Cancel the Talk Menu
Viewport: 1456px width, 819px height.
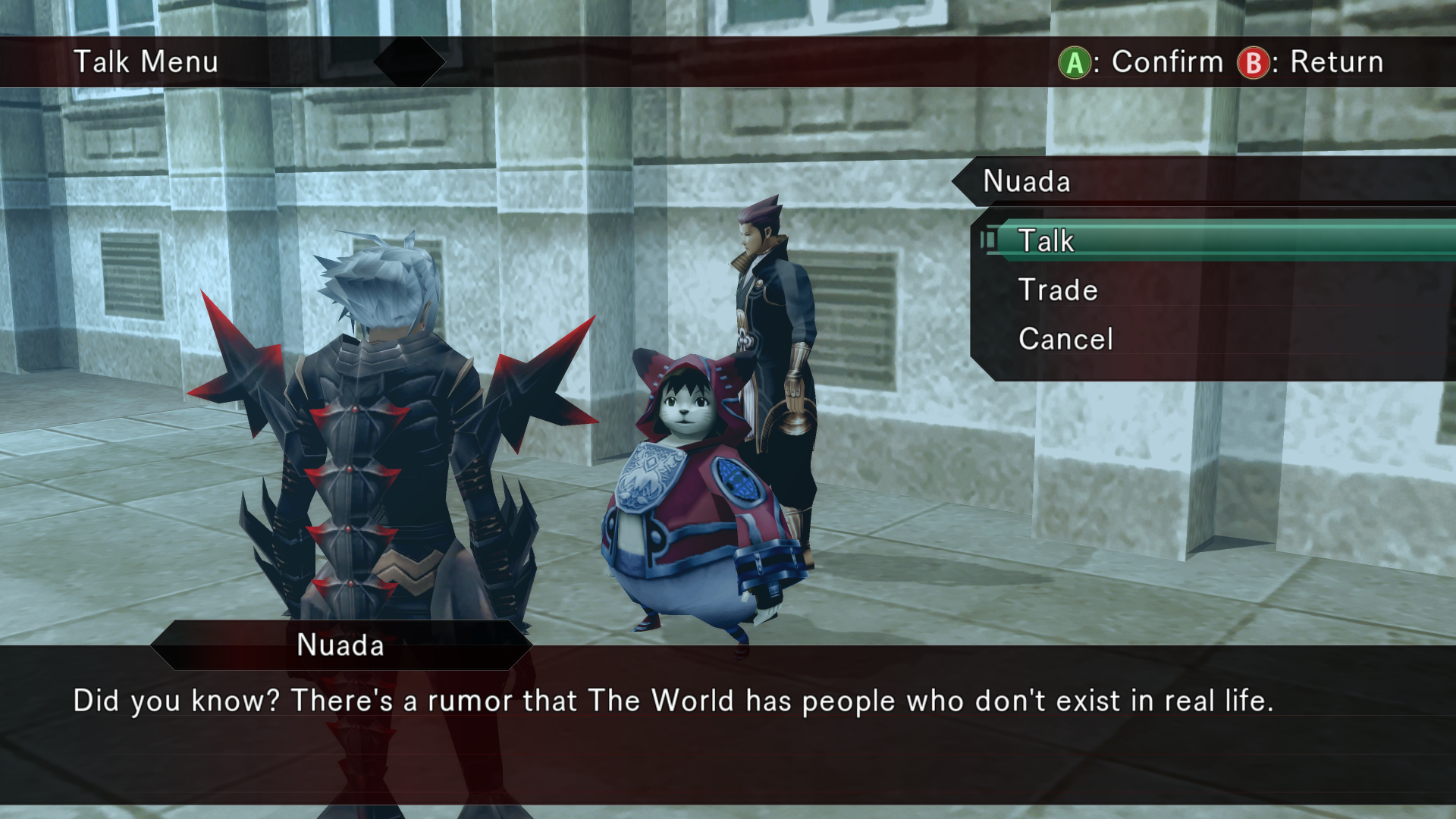click(x=1065, y=339)
